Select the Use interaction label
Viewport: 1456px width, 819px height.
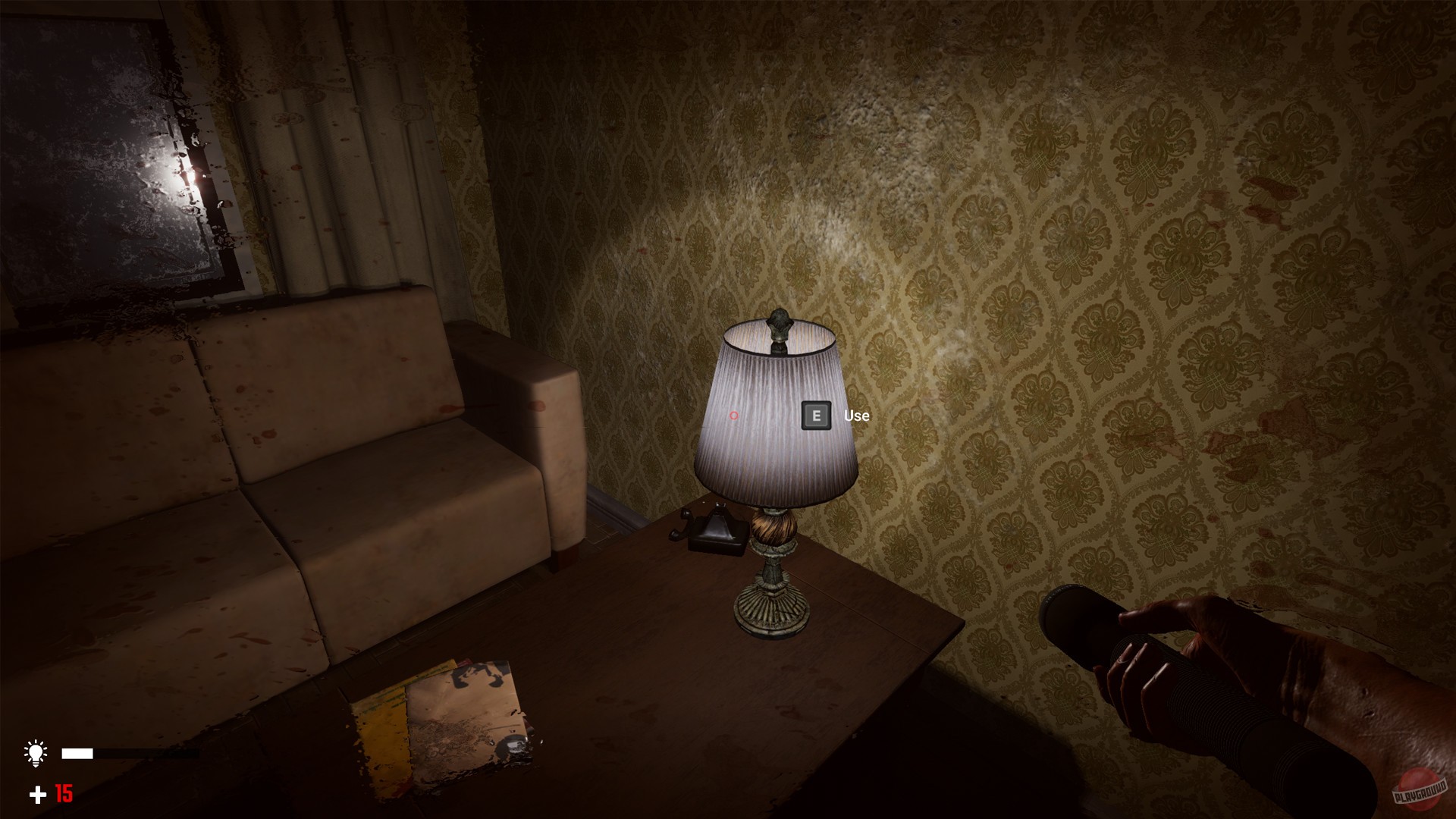(x=855, y=416)
